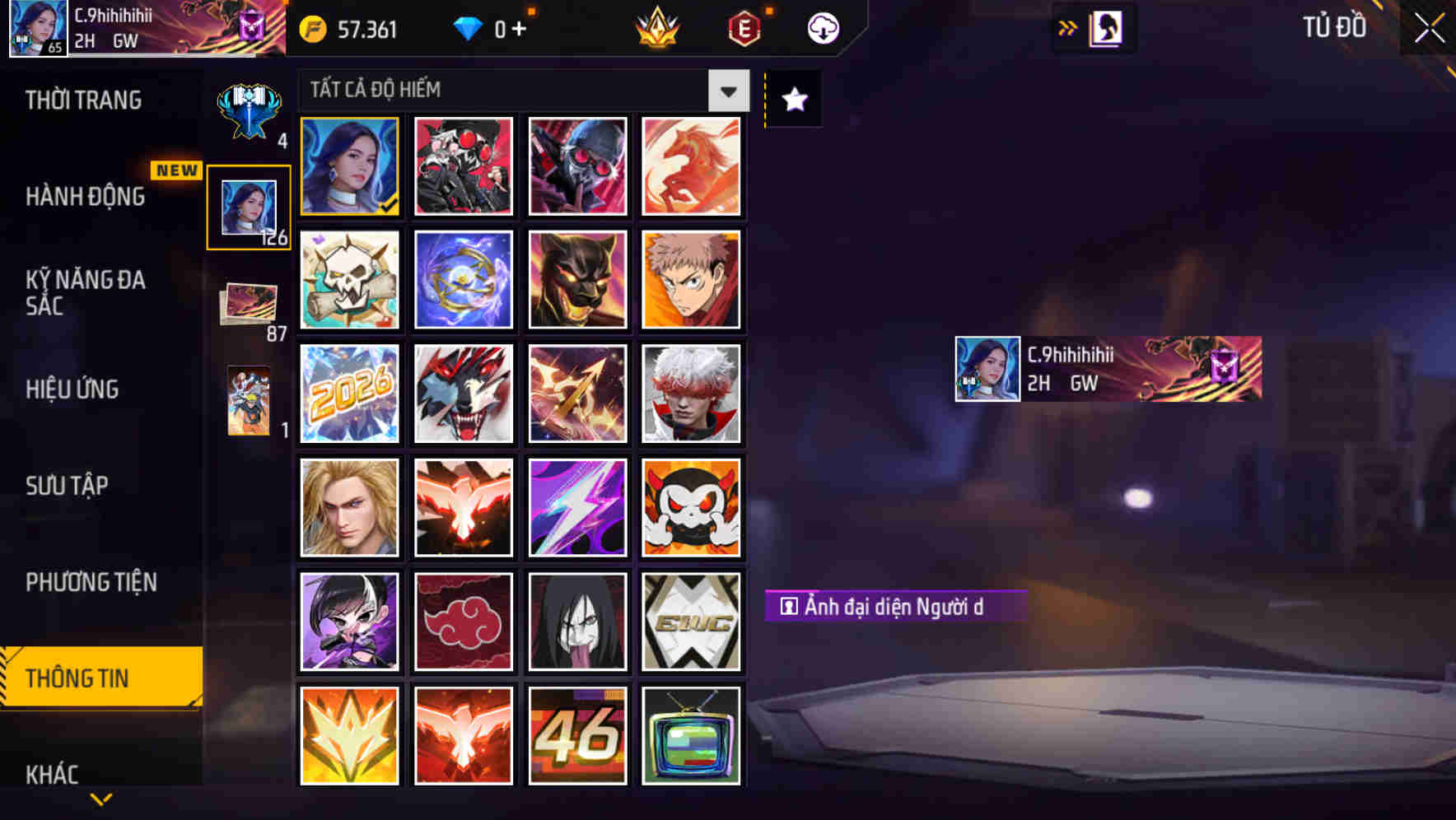Image resolution: width=1456 pixels, height=820 pixels.
Task: Click the cloud download icon
Action: tap(823, 27)
